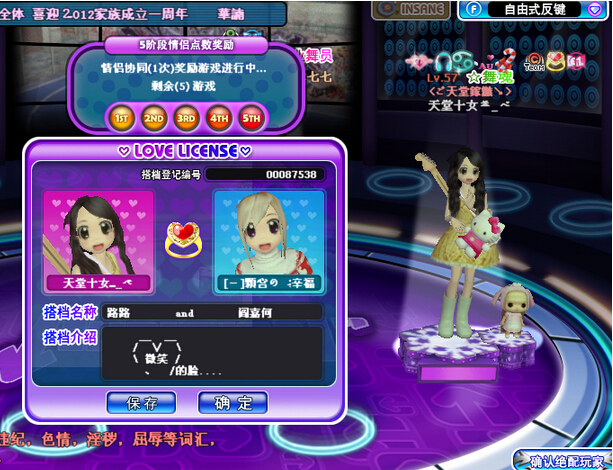613x470 pixels.
Task: Edit the 搭档介绍 partner intro text box
Action: click(x=212, y=354)
